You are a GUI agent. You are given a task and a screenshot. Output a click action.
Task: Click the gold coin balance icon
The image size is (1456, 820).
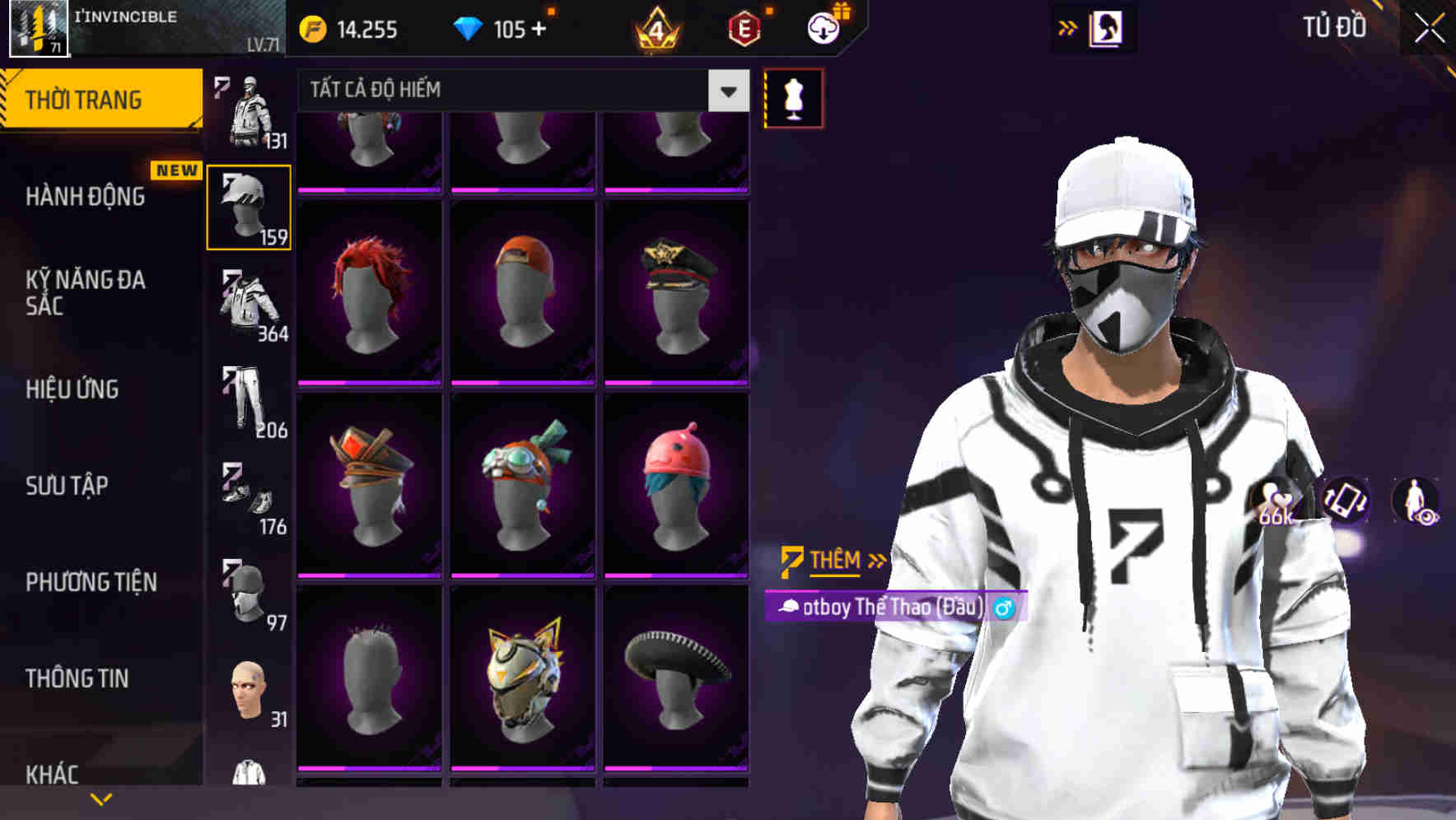311,27
